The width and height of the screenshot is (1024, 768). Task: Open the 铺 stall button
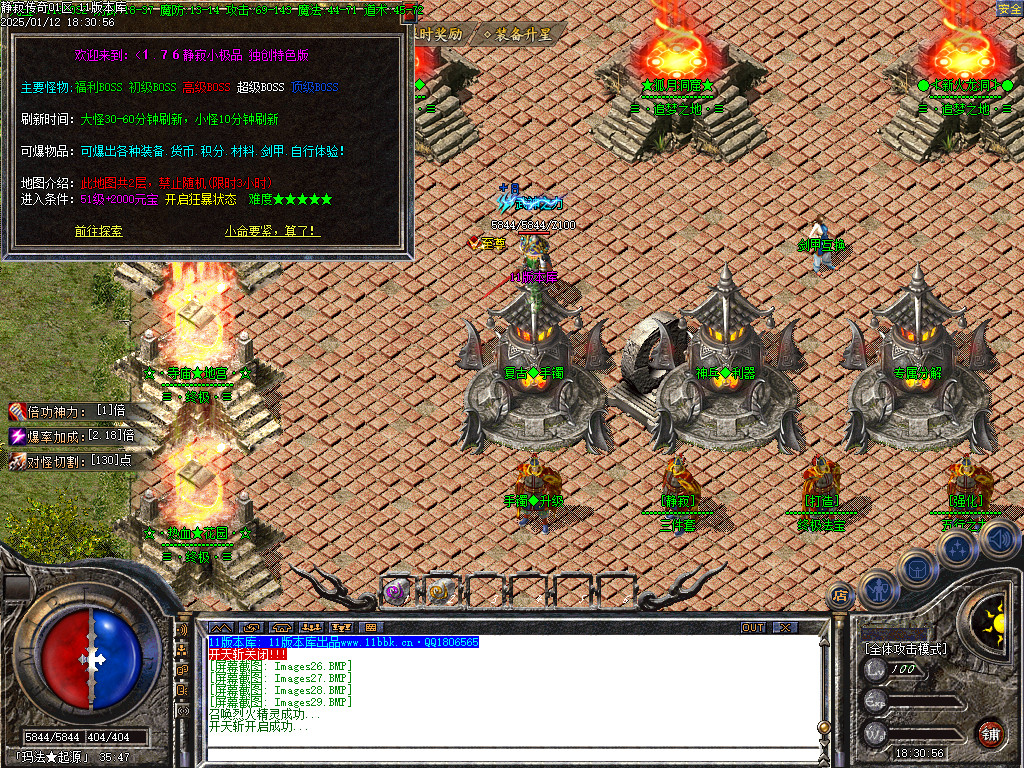(990, 733)
